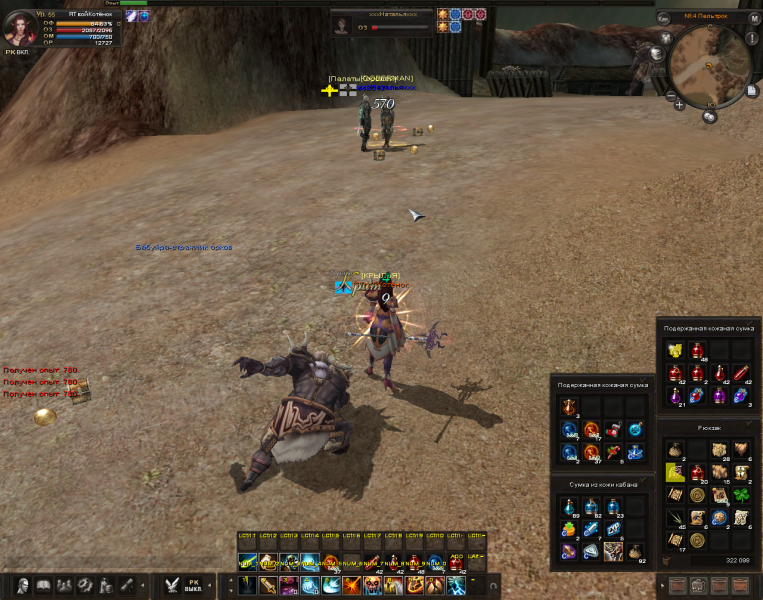Viewport: 763px width, 600px height.
Task: Select the yellow gold pile item in the bag
Action: (x=675, y=350)
